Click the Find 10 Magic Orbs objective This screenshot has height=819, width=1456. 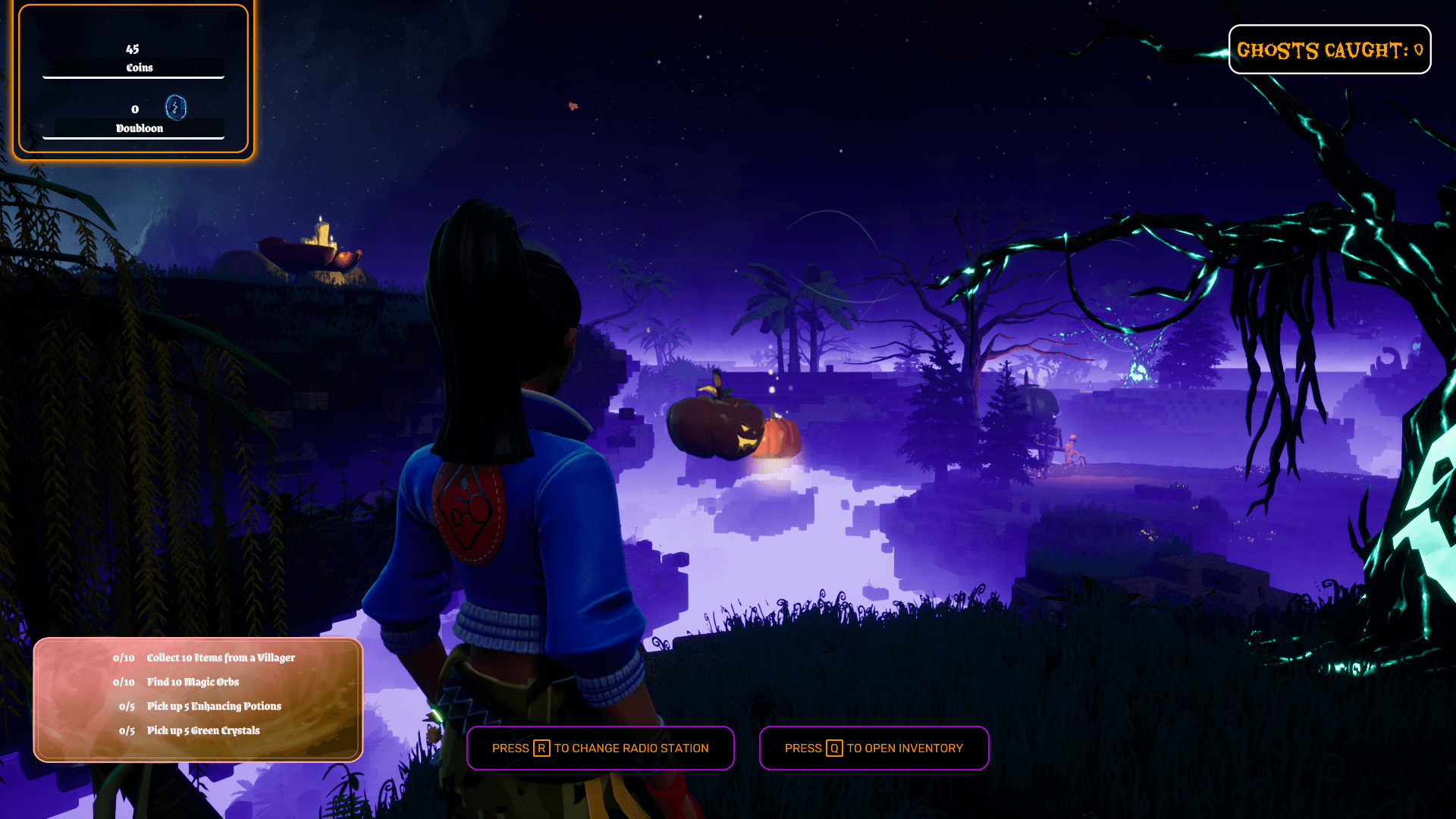193,682
